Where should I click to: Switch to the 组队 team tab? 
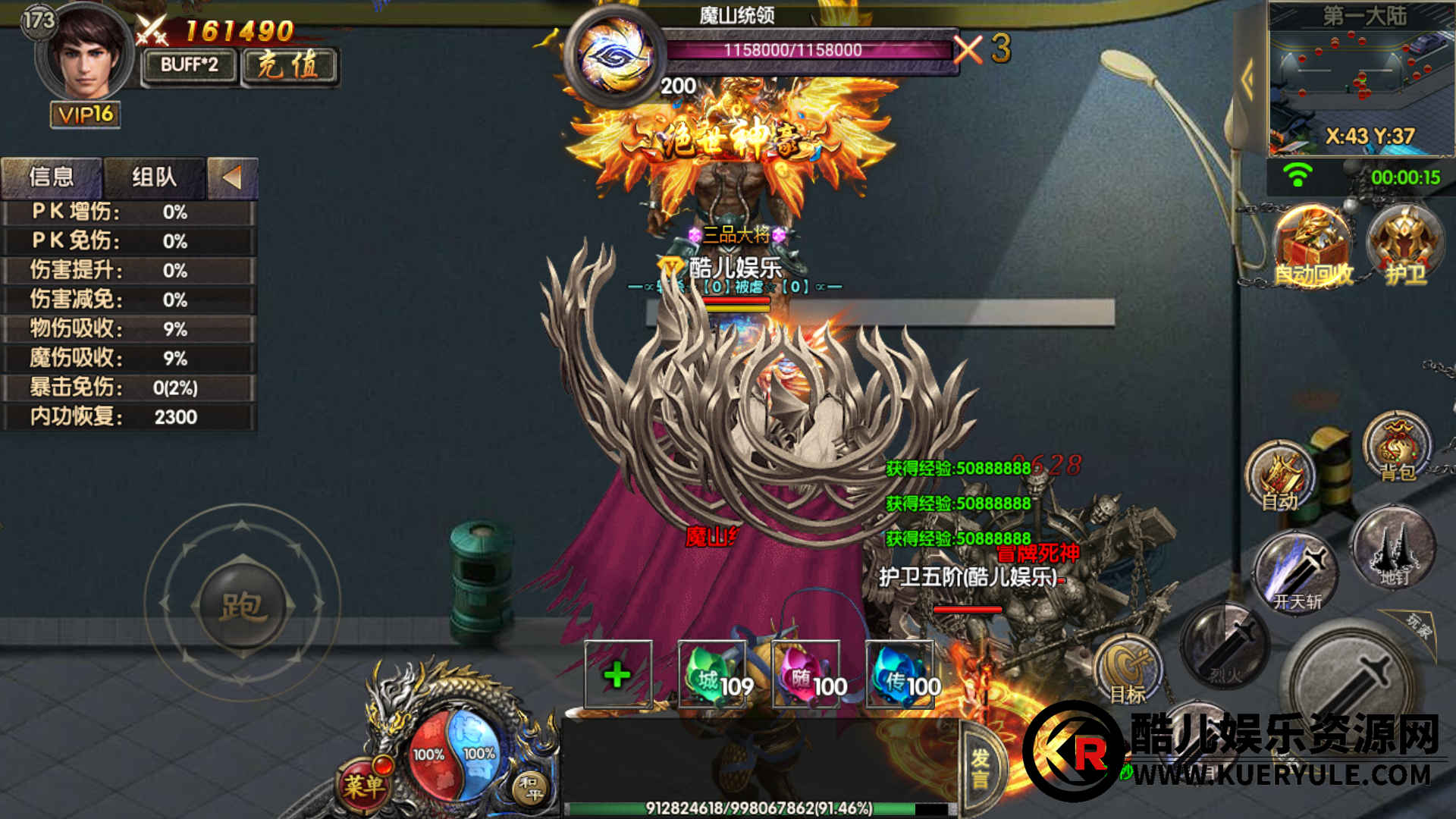click(154, 177)
